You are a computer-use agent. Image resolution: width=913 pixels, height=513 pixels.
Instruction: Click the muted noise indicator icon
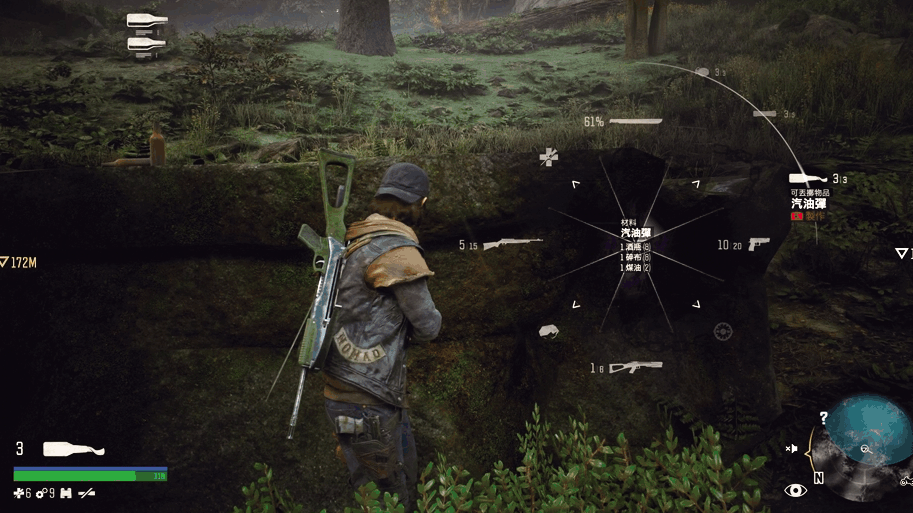point(792,449)
